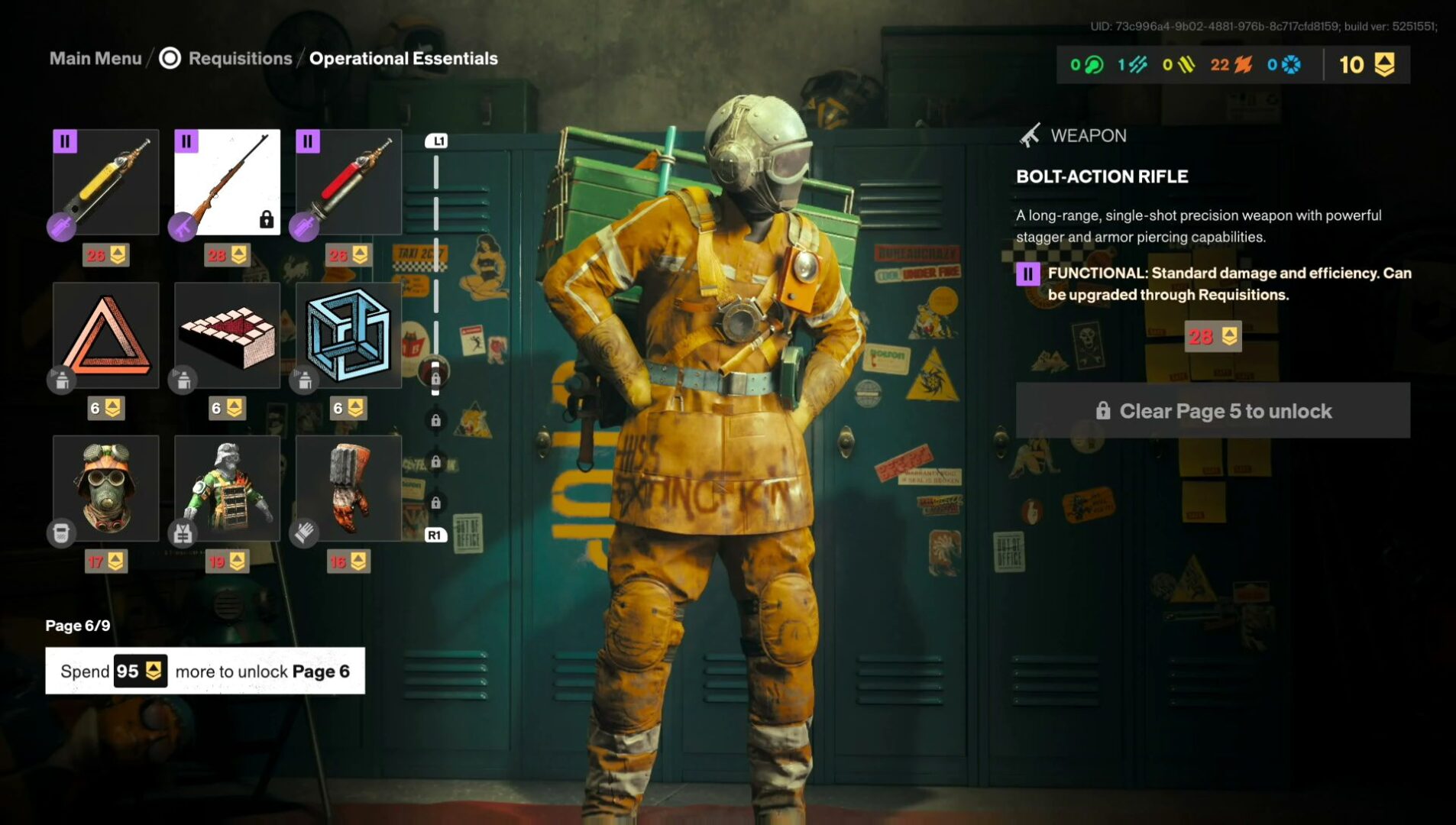This screenshot has width=1456, height=825.
Task: Select the gas mask helmet cosmetic
Action: pos(106,489)
